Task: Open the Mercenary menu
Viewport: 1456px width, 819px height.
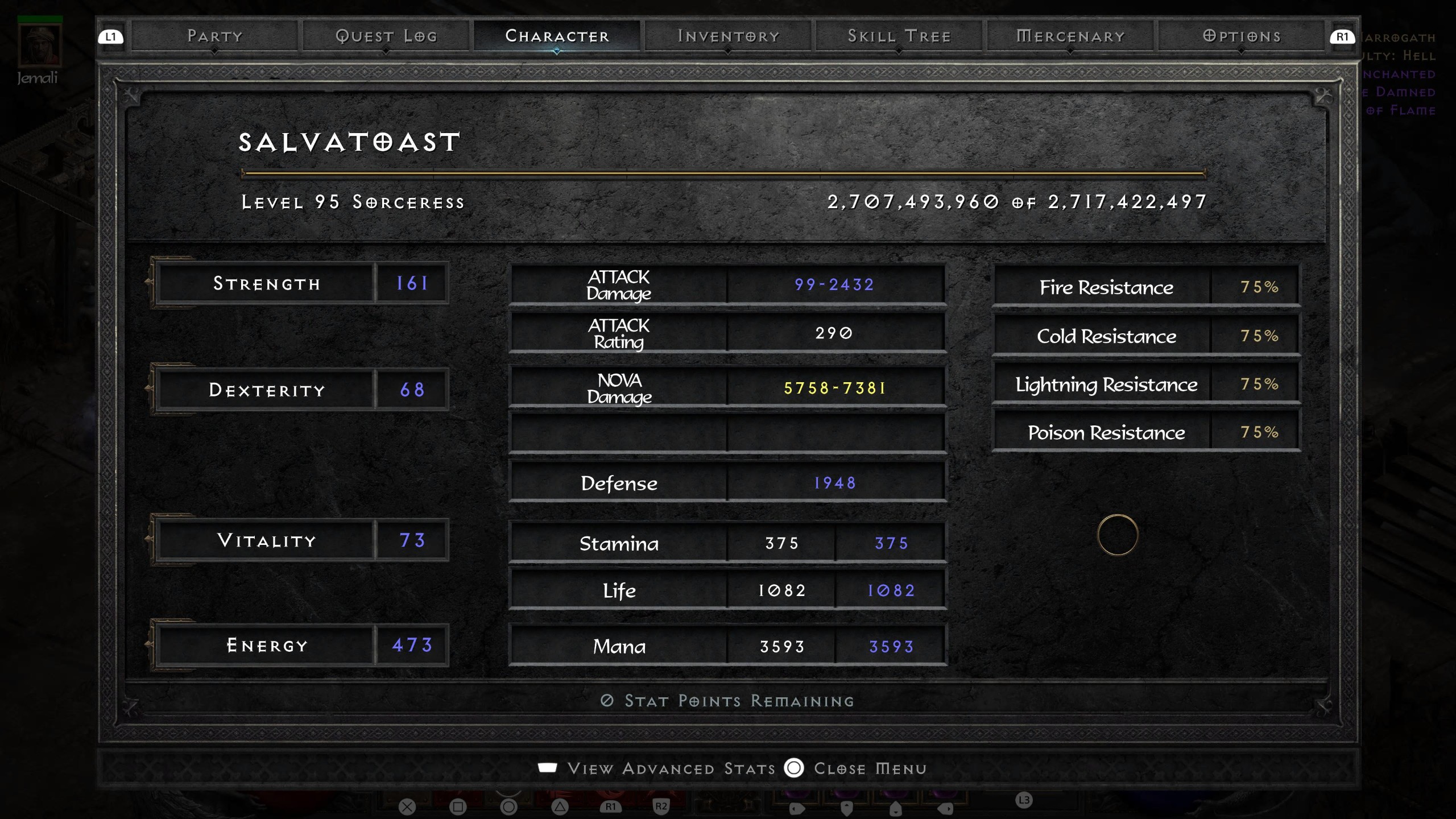Action: [1070, 35]
